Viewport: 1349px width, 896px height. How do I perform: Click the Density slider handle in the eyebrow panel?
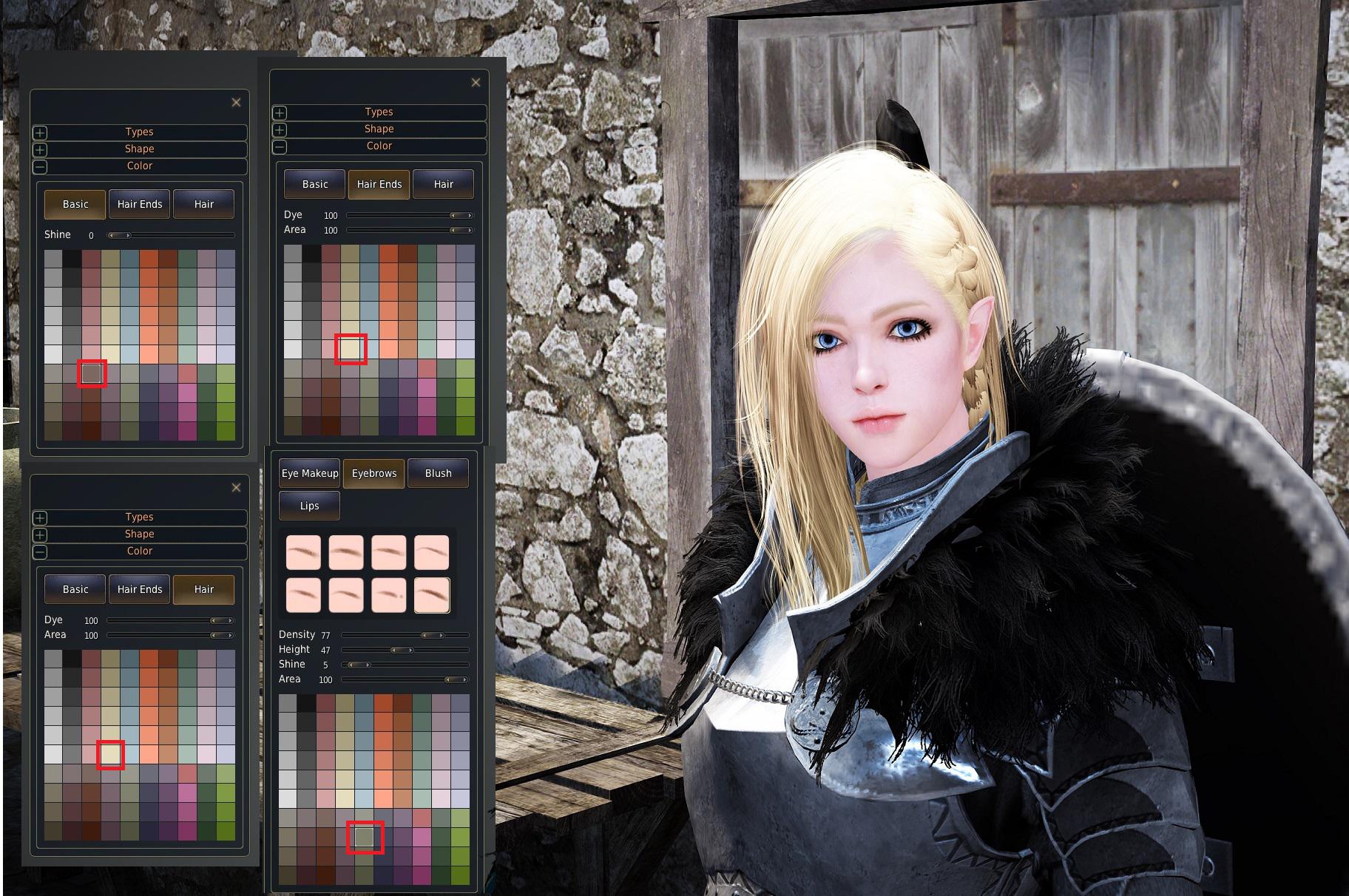coord(433,634)
